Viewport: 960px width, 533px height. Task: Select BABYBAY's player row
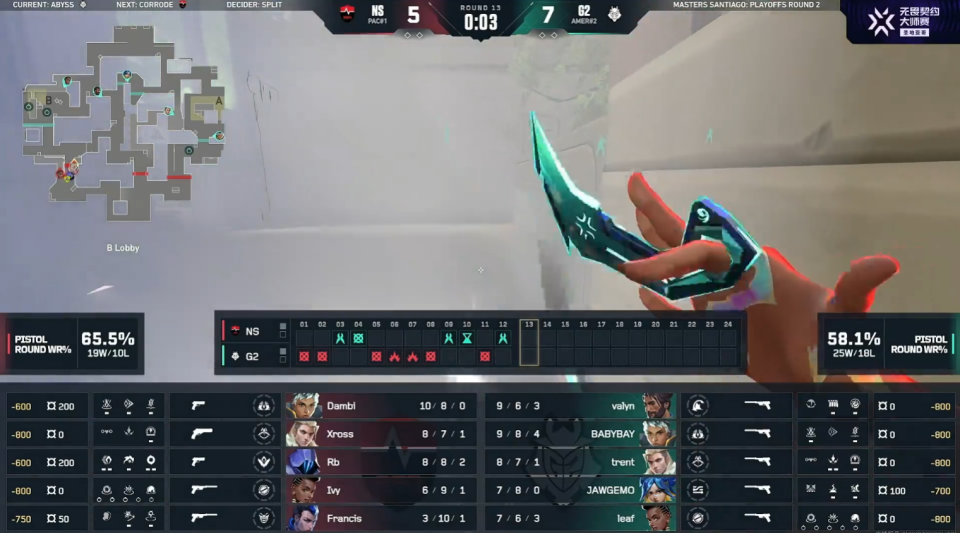[x=580, y=434]
